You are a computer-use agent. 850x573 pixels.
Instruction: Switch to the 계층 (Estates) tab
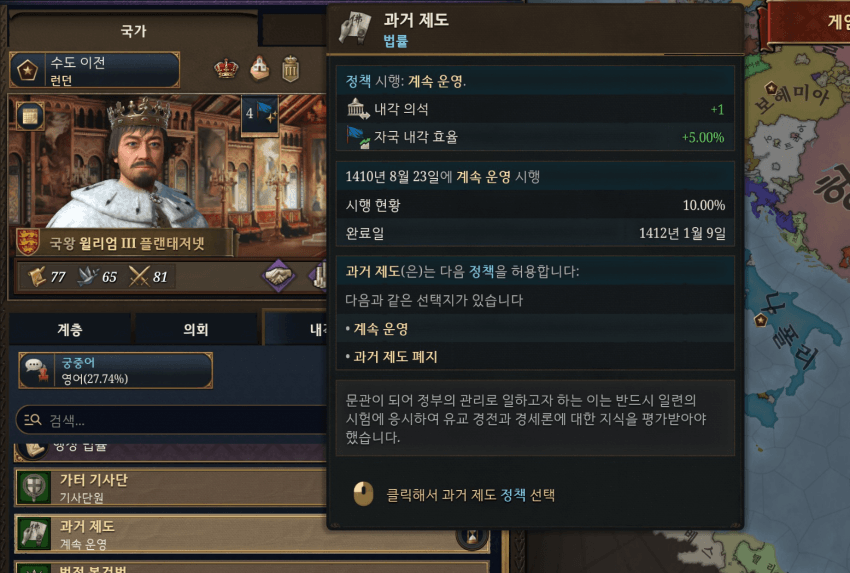70,328
